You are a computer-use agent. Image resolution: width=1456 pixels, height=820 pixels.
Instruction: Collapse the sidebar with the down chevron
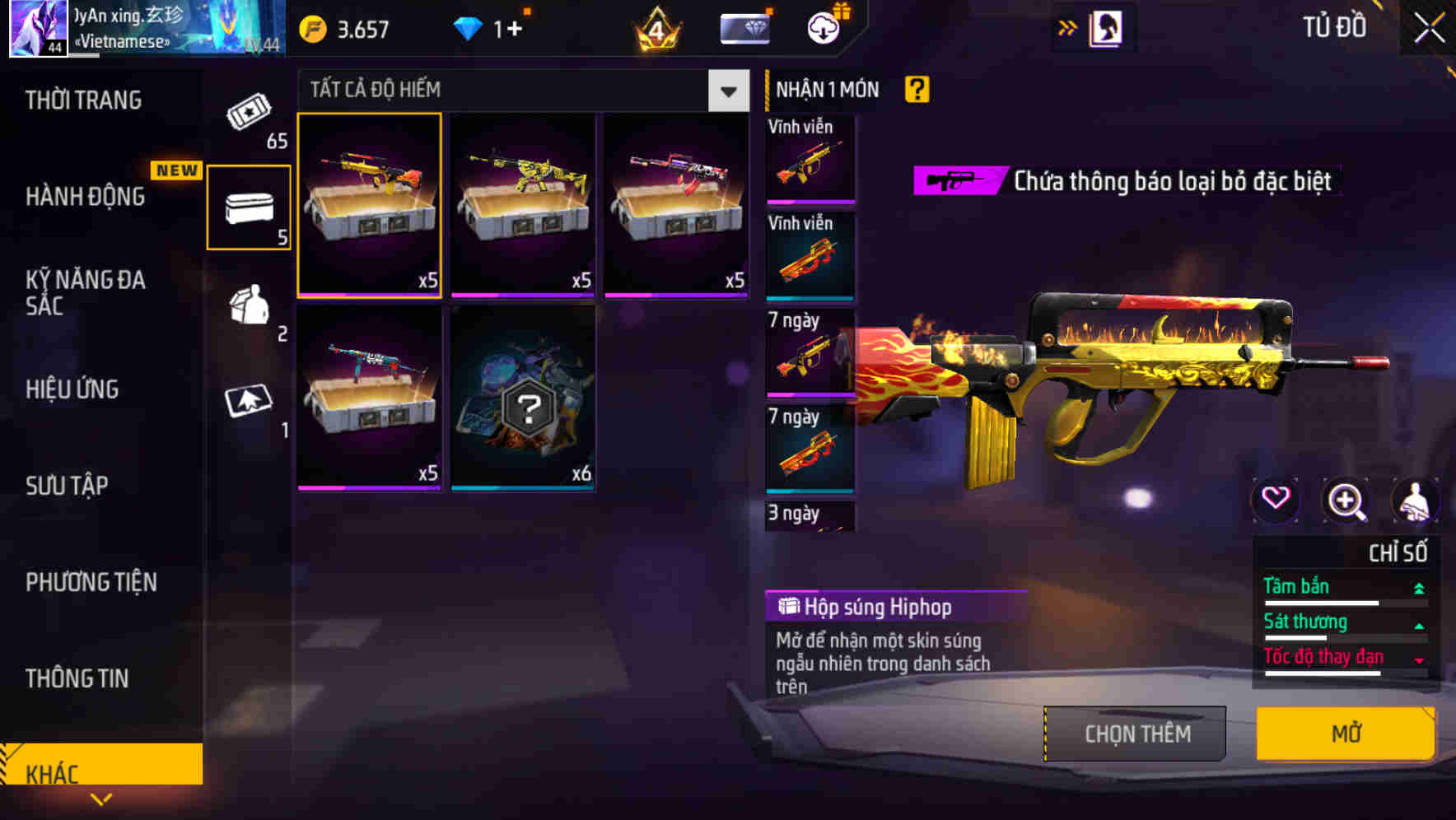(x=101, y=798)
